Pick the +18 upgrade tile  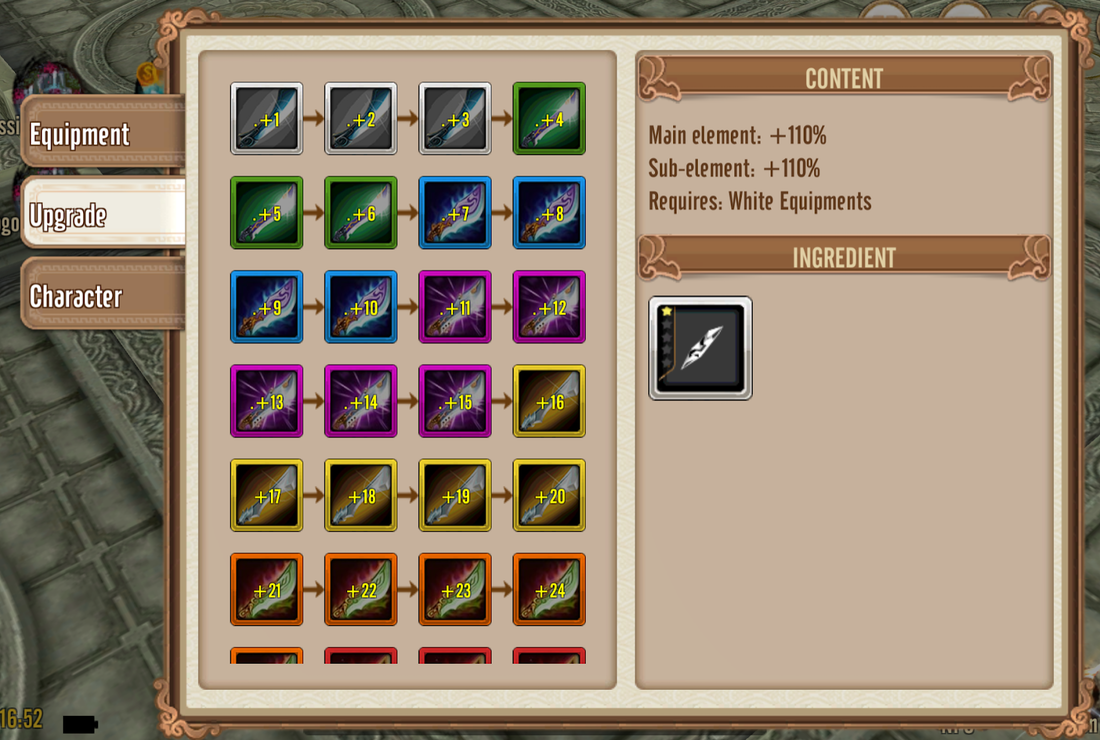pos(361,494)
